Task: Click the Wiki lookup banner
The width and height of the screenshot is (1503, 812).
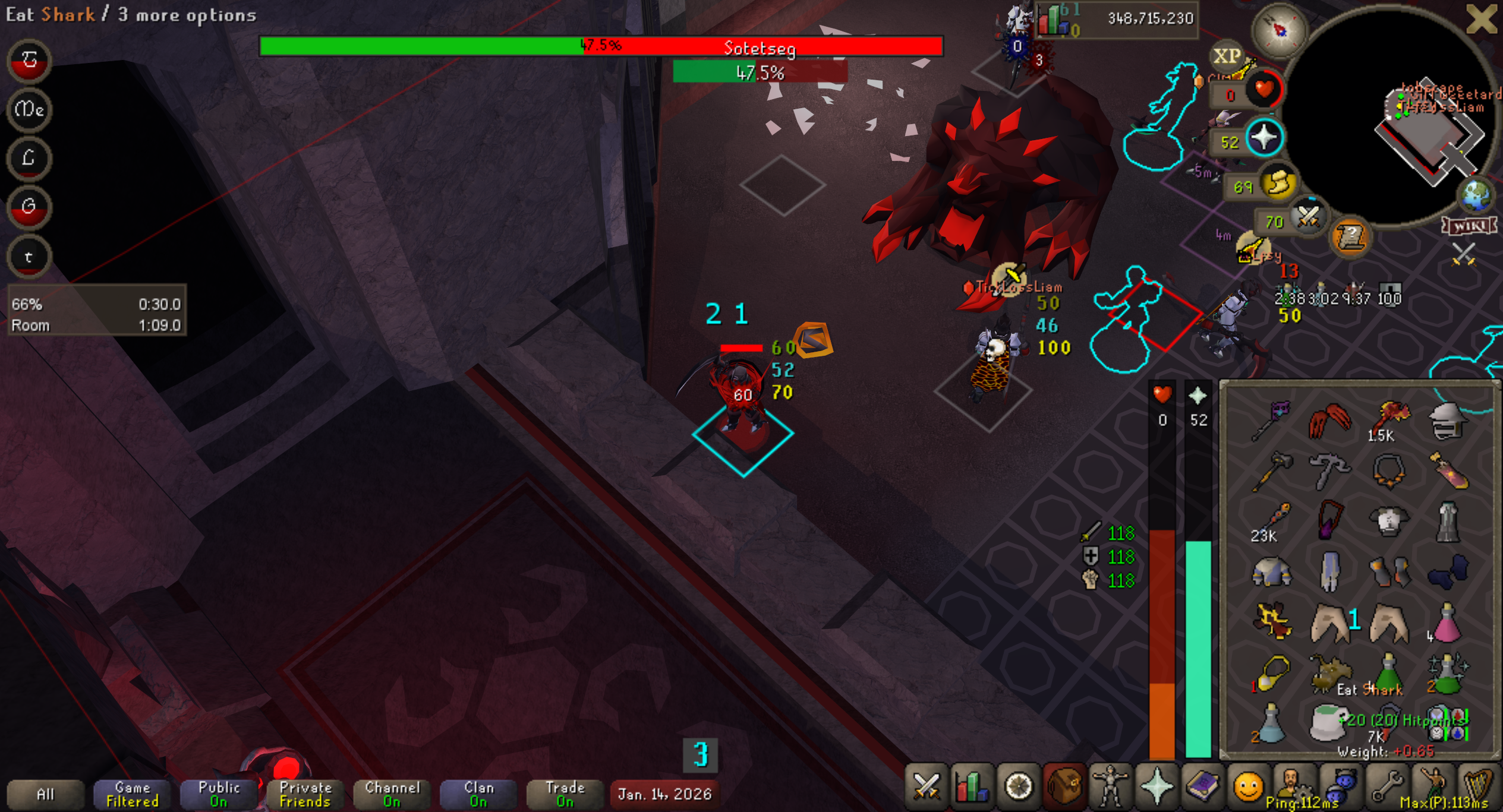Action: click(x=1469, y=226)
